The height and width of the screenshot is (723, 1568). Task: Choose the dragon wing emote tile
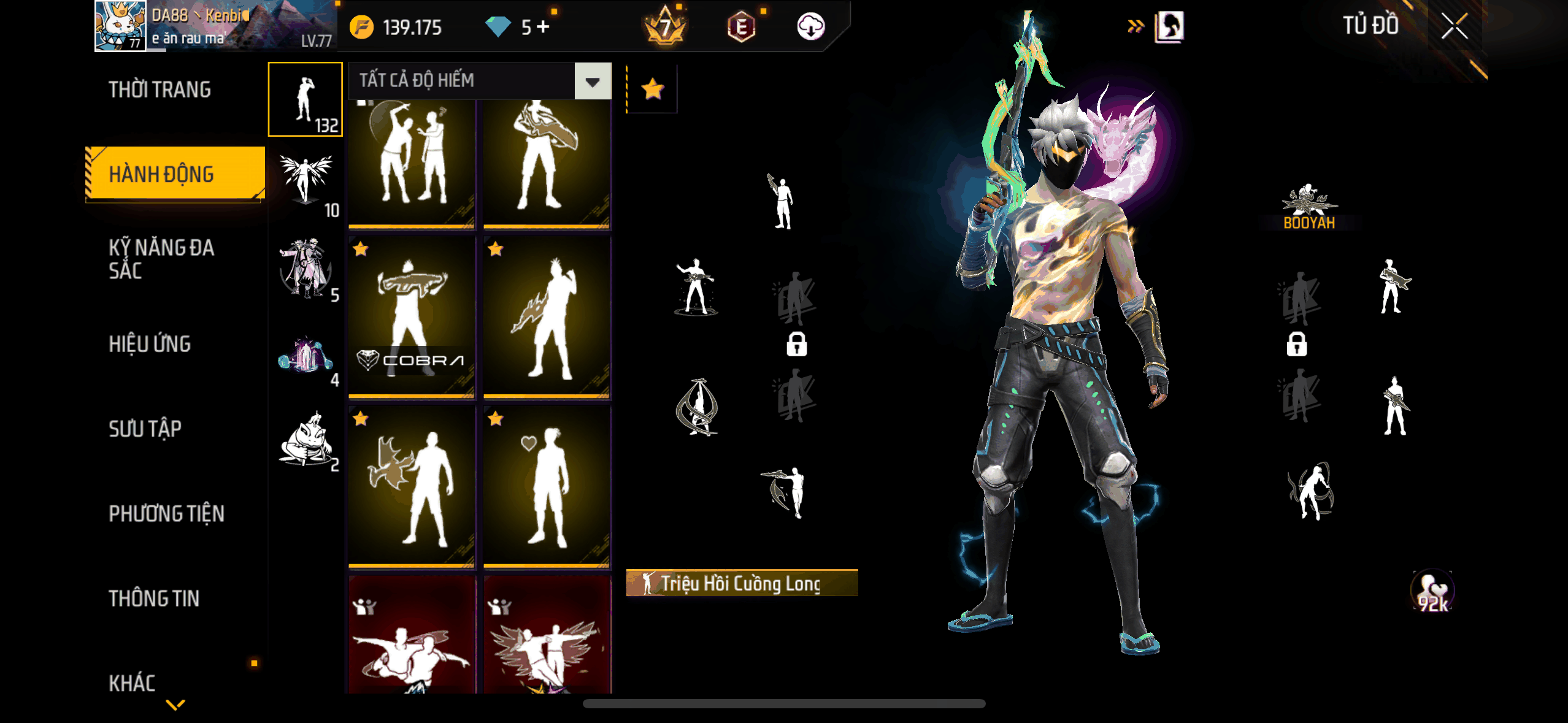click(x=412, y=487)
